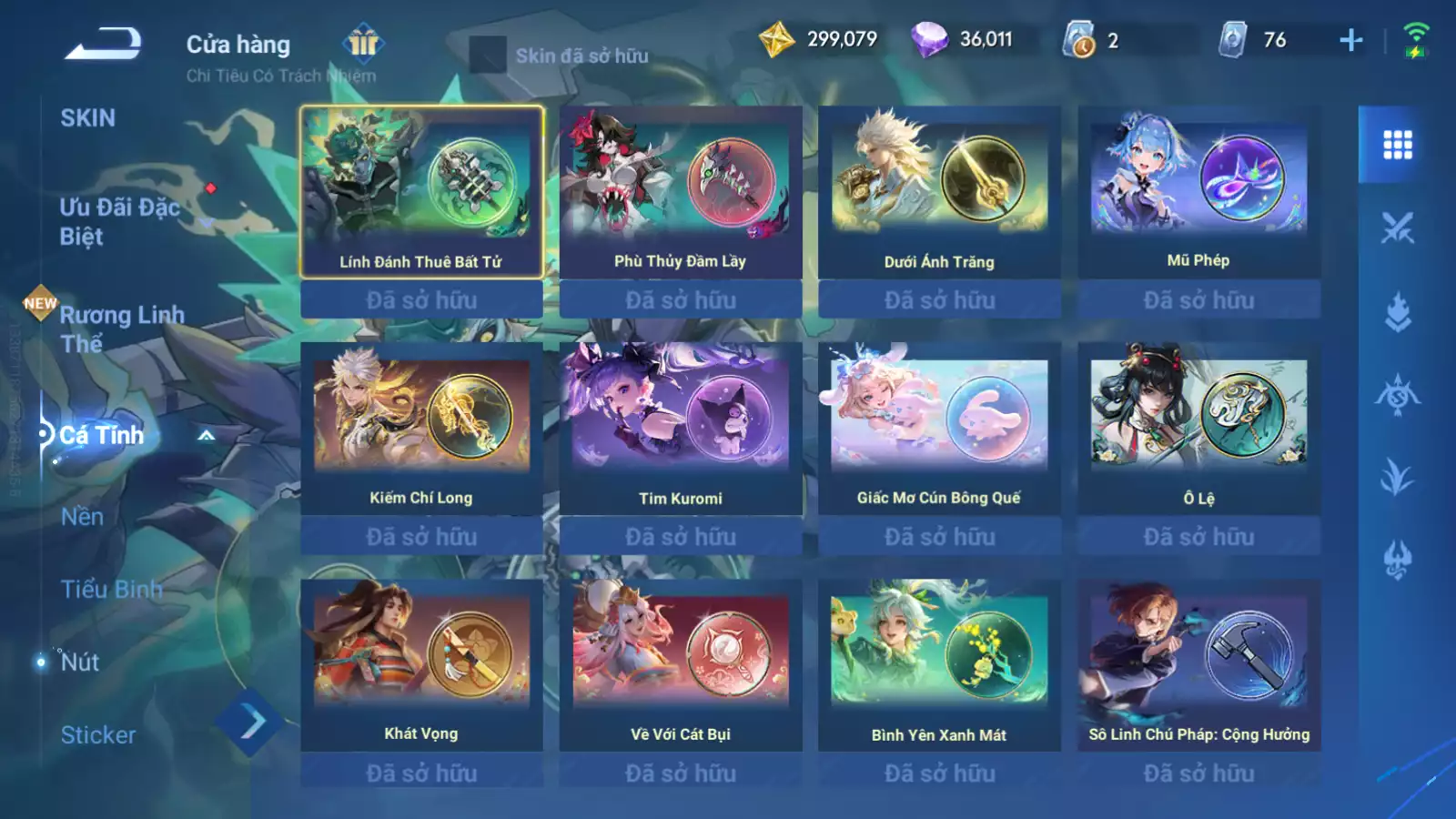1456x819 pixels.
Task: Open the gift box icon near Cửa hàng
Action: point(363,43)
